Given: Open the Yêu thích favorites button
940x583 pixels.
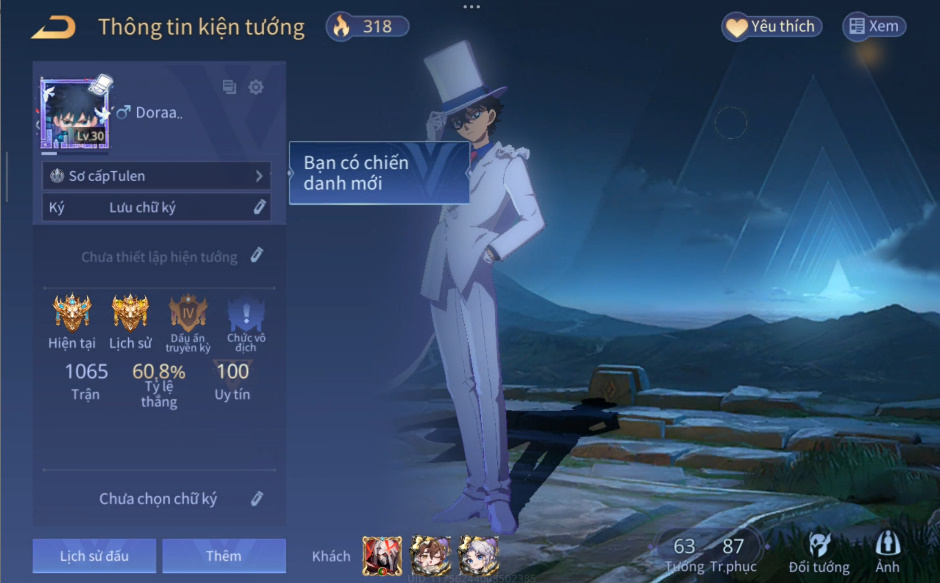Looking at the screenshot, I should (771, 27).
